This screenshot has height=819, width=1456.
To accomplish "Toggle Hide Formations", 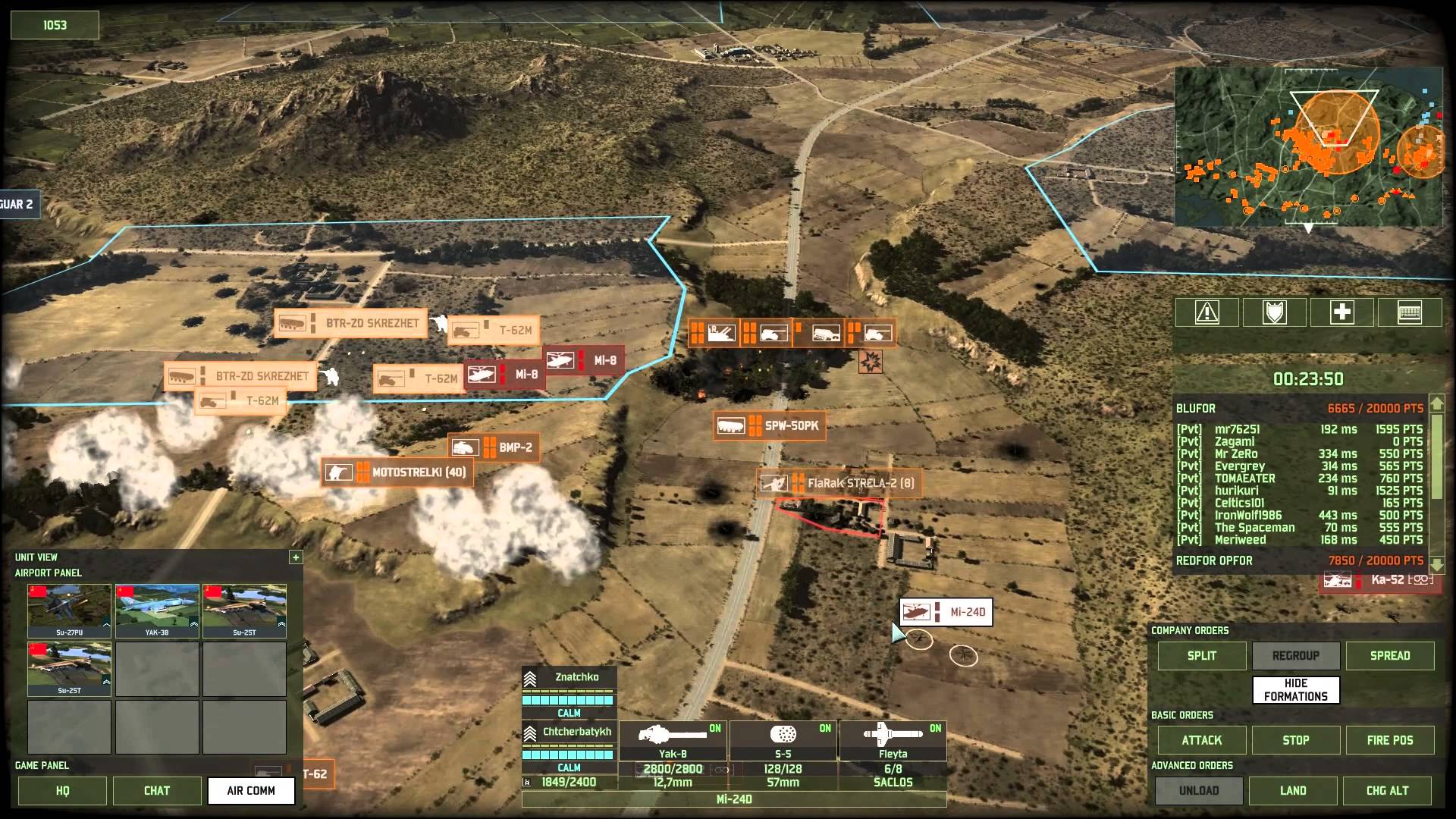I will (x=1295, y=690).
